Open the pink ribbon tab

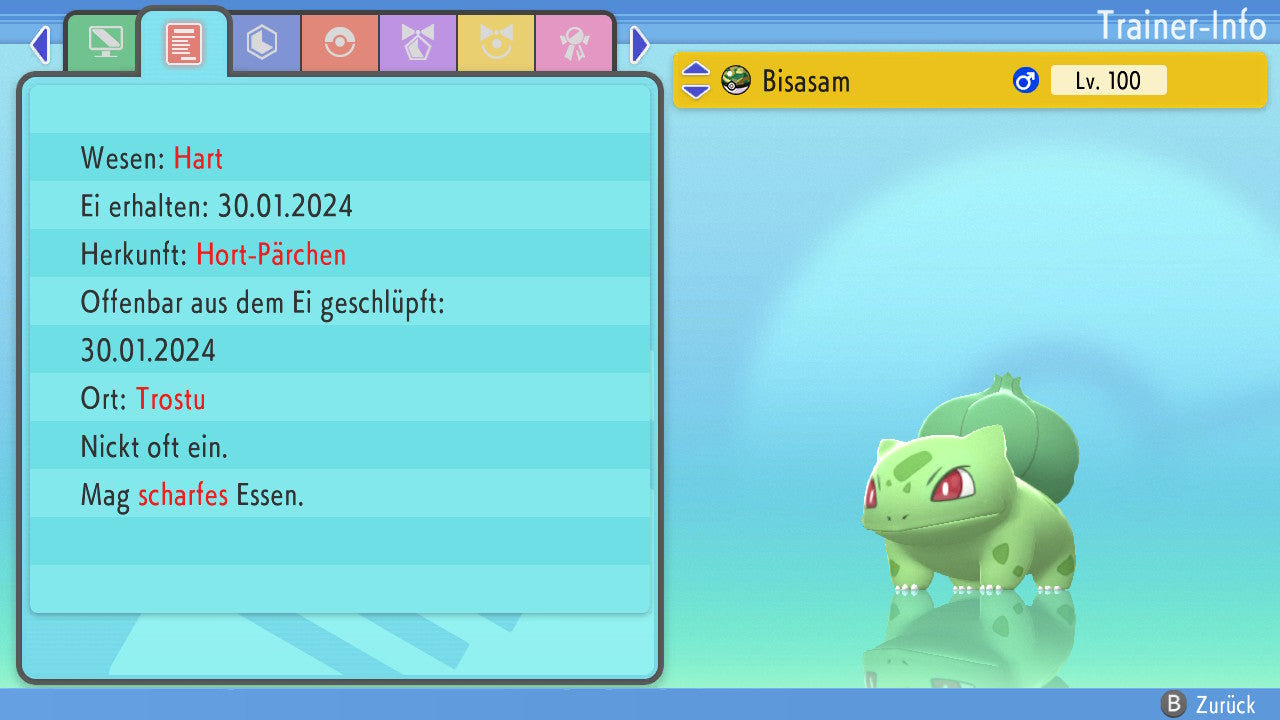point(574,43)
